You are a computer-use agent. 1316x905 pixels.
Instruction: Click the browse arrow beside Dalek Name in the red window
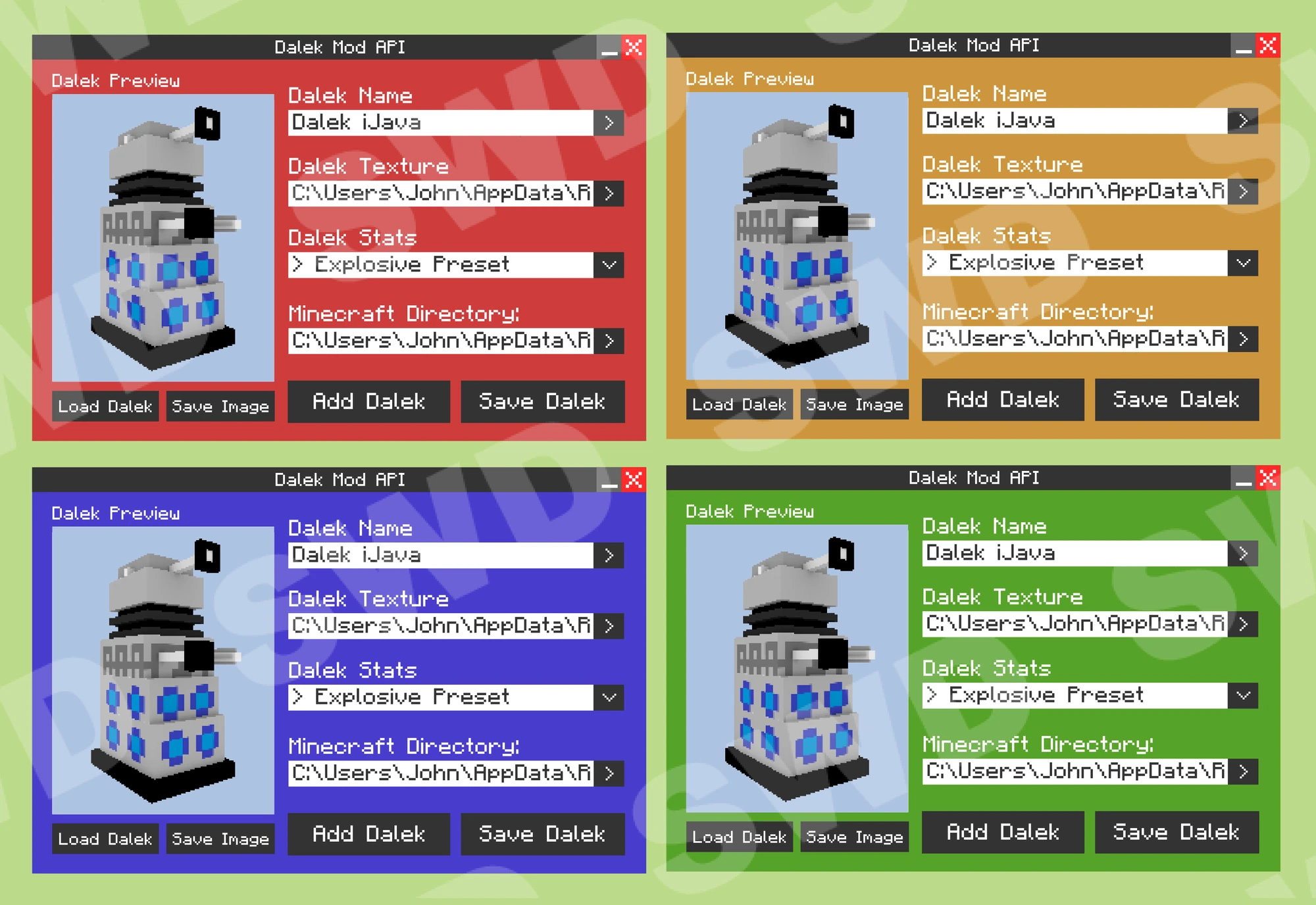[611, 122]
